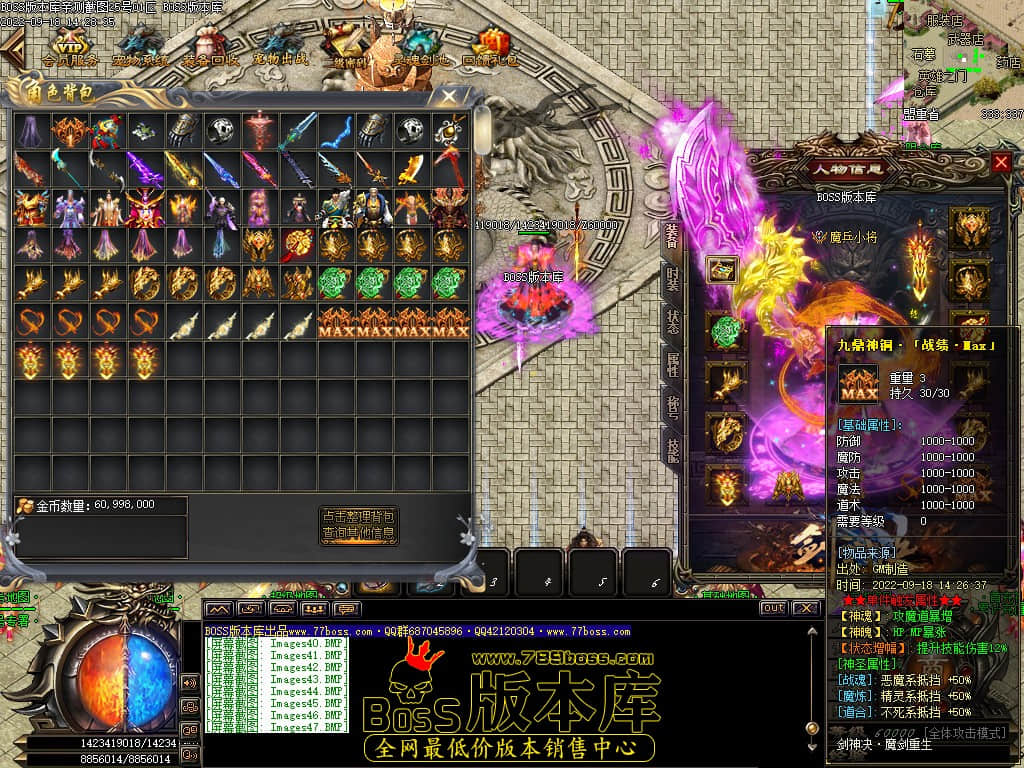Open the 宠物系统 pet system
Image resolution: width=1024 pixels, height=768 pixels.
pyautogui.click(x=140, y=46)
